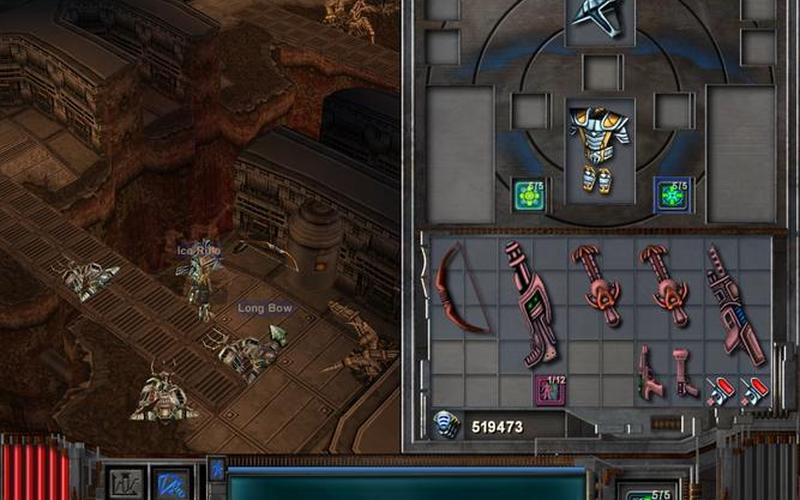Click the equipped silver helmet slot
The image size is (800, 500).
(599, 17)
